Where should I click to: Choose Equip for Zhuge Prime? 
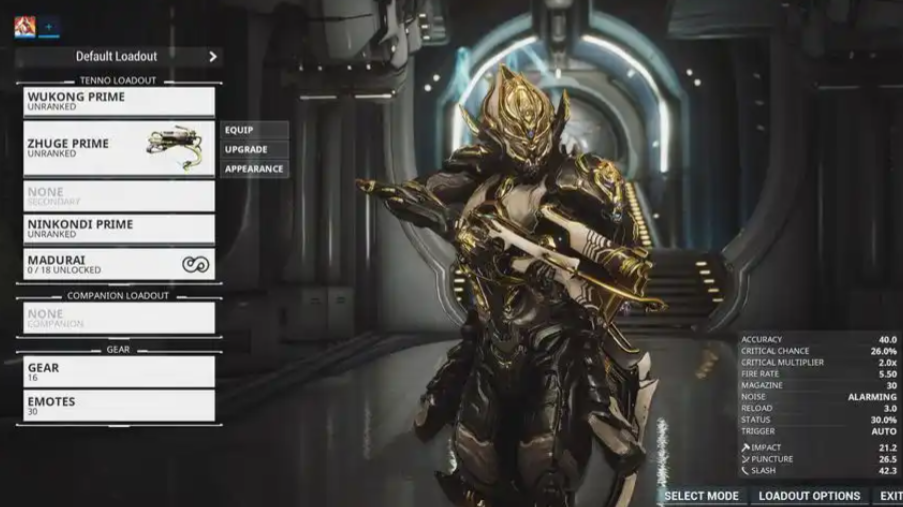[255, 130]
